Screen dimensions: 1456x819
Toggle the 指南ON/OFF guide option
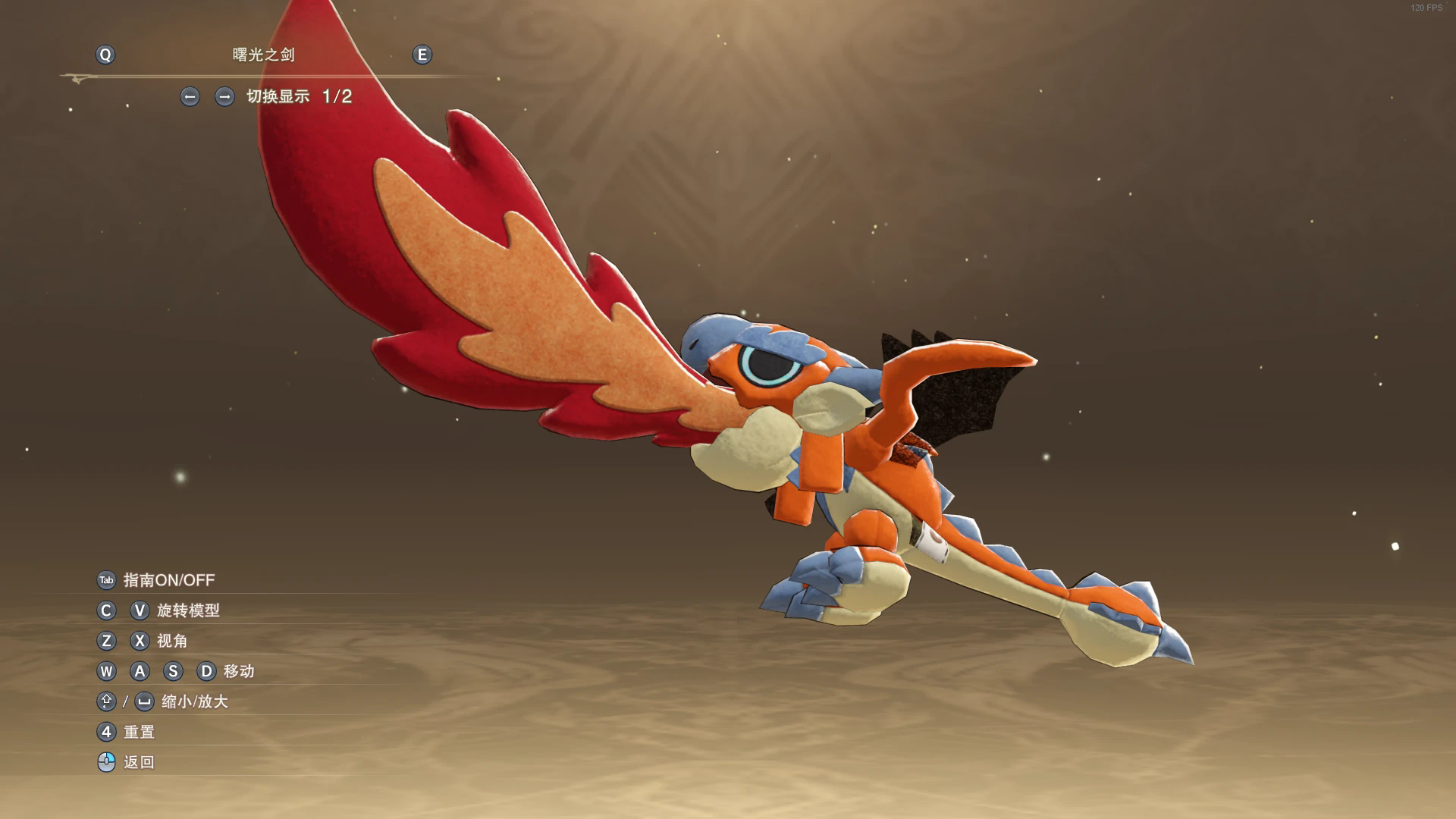[x=168, y=580]
